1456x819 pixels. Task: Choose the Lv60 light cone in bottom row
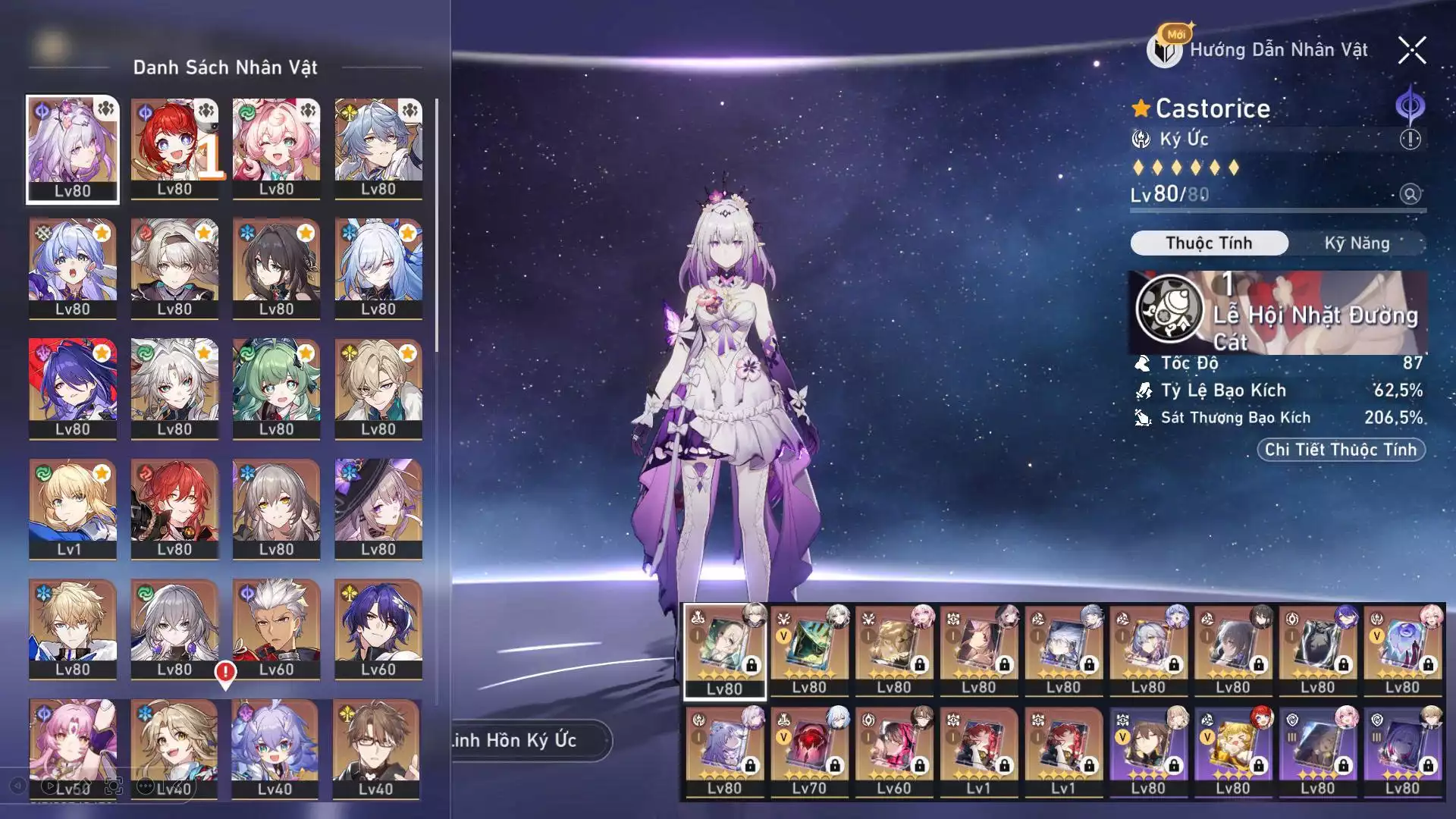coord(894,751)
